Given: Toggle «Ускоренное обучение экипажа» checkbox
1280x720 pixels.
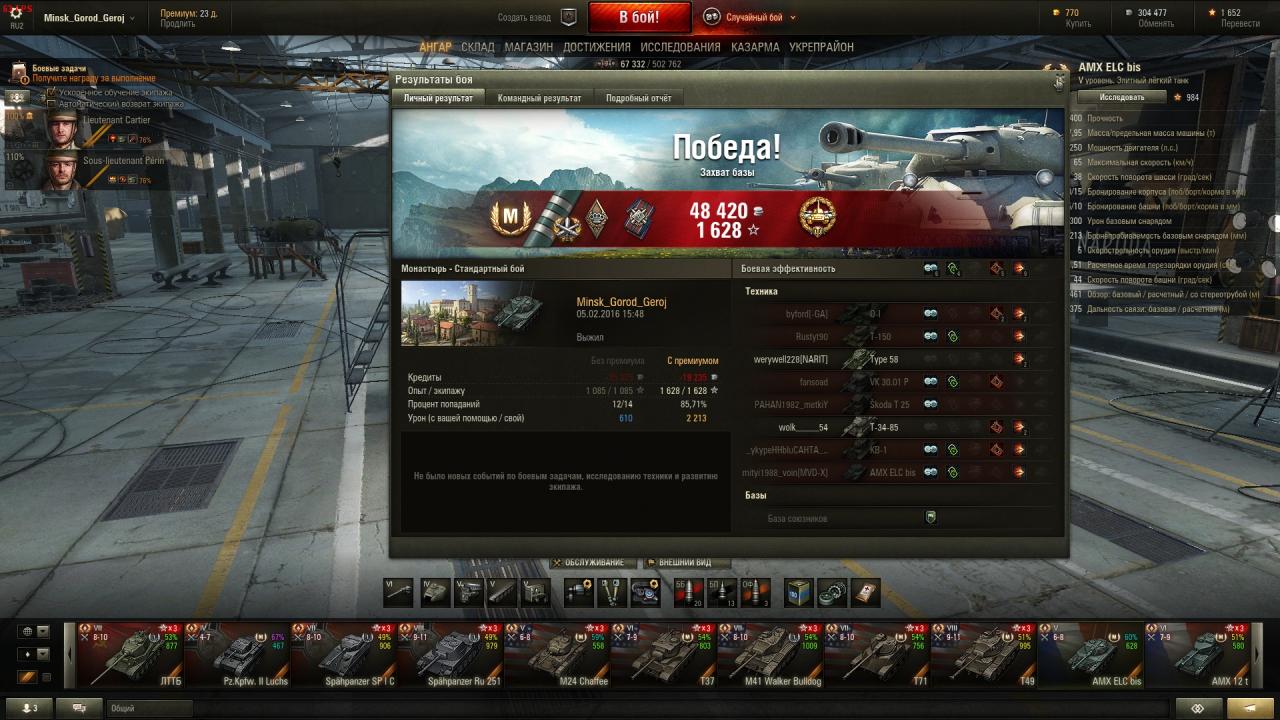Looking at the screenshot, I should [x=52, y=92].
